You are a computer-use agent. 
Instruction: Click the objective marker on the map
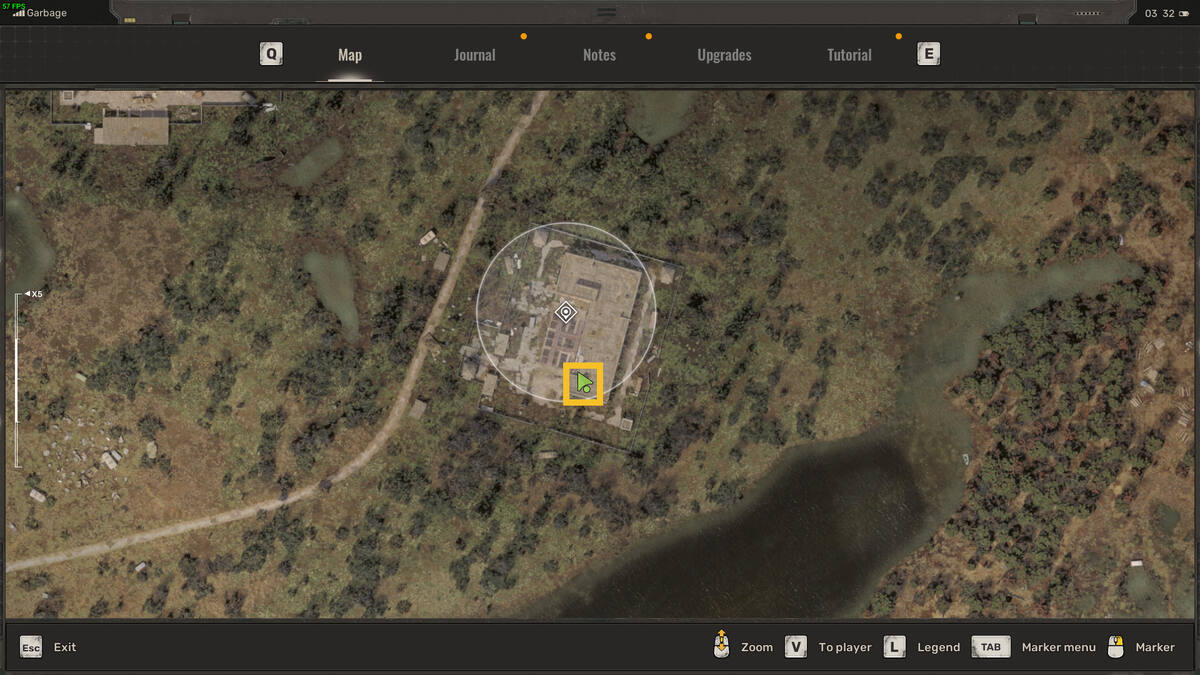(x=566, y=312)
